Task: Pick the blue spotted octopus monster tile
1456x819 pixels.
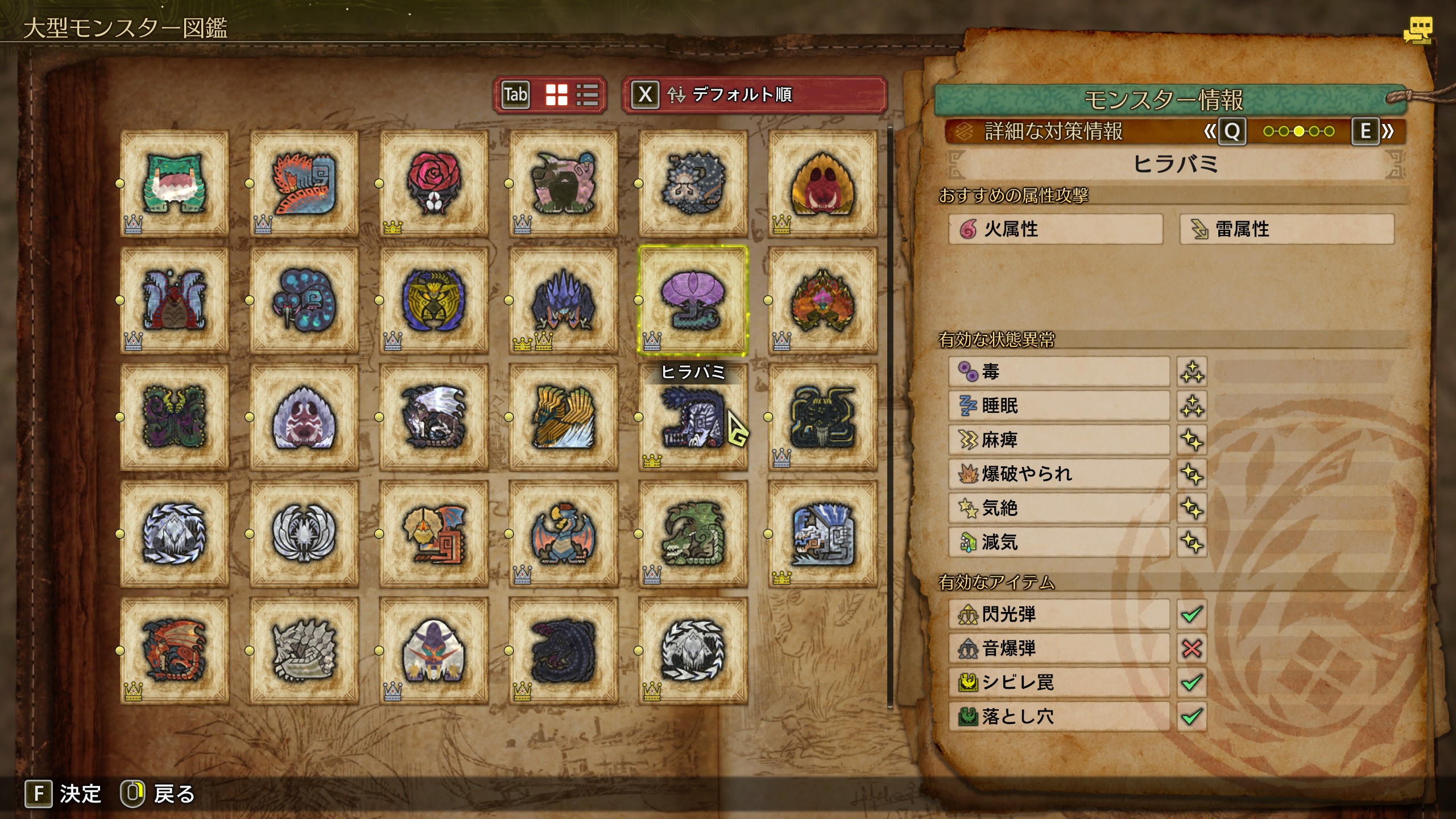Action: [x=304, y=300]
